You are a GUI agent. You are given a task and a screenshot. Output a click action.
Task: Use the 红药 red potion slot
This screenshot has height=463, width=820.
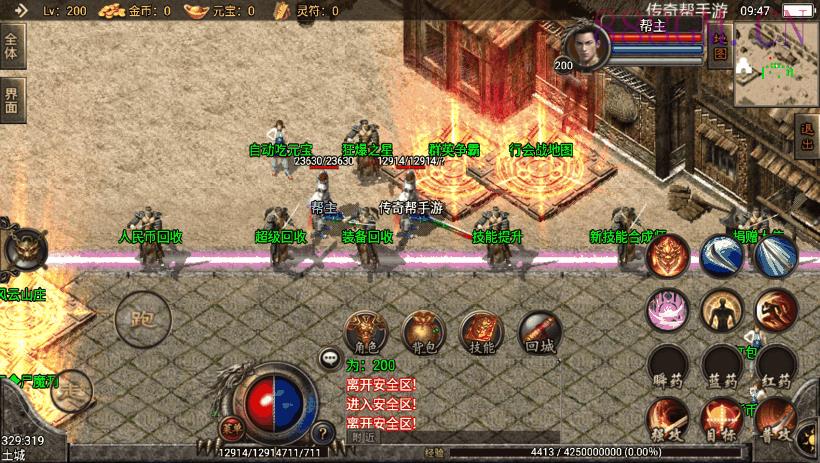pyautogui.click(x=775, y=365)
